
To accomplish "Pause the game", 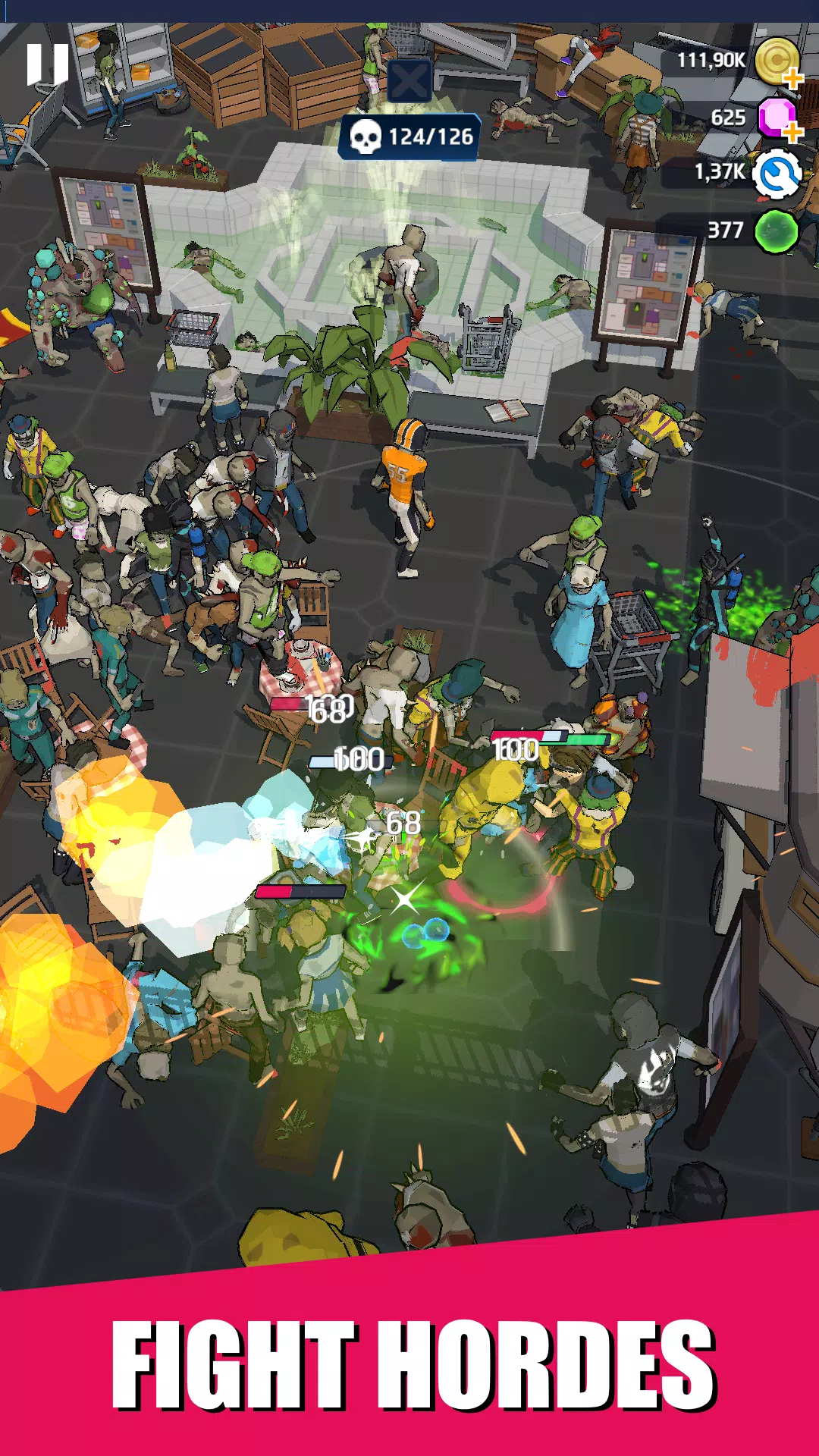I will [x=48, y=64].
